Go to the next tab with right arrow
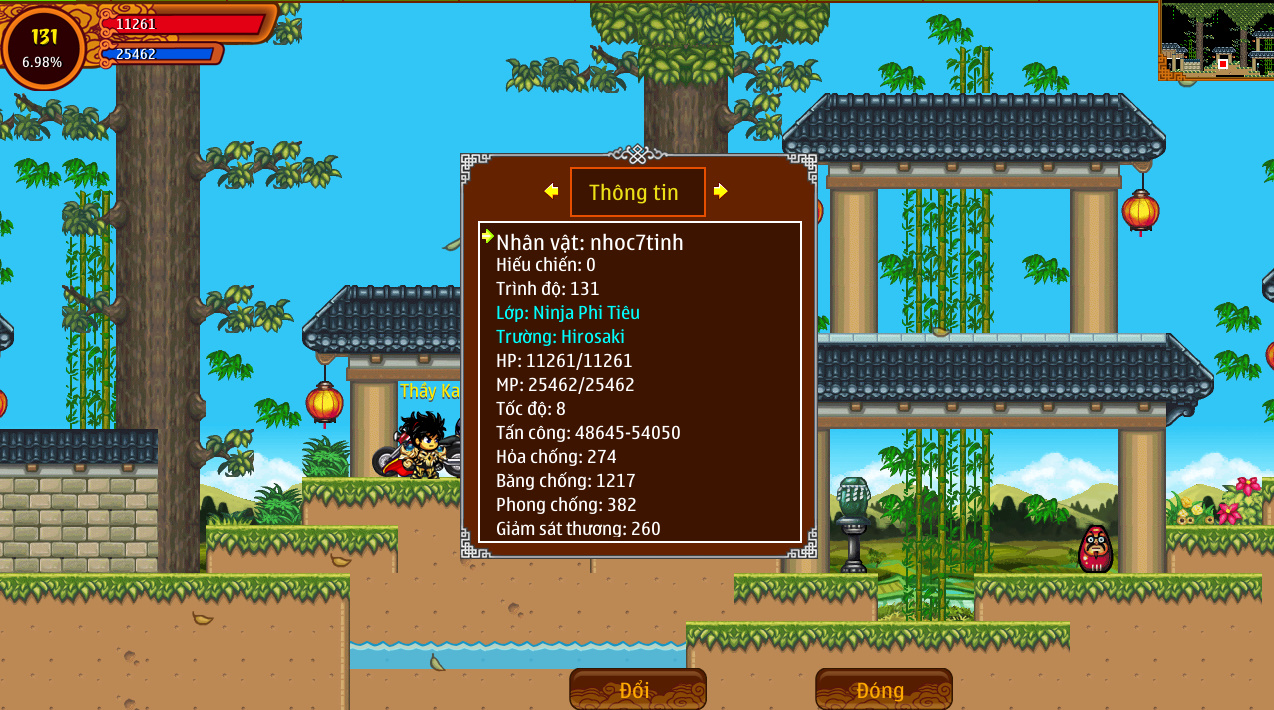The height and width of the screenshot is (710, 1274). 720,191
